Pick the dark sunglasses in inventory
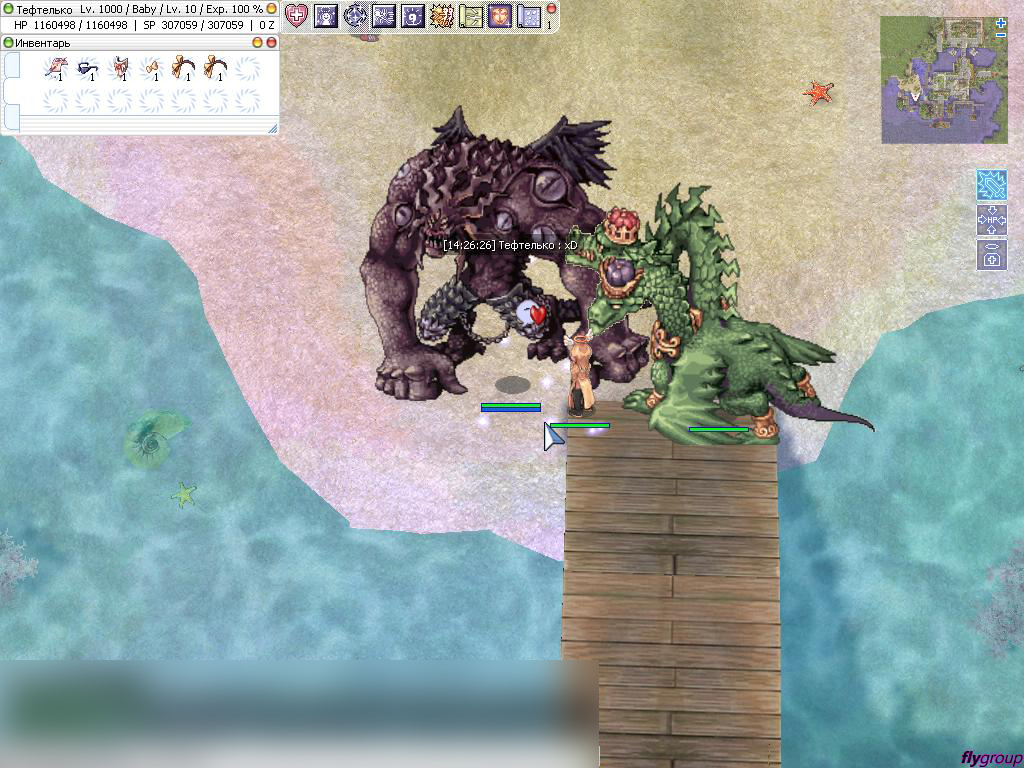This screenshot has width=1024, height=768. (87, 68)
